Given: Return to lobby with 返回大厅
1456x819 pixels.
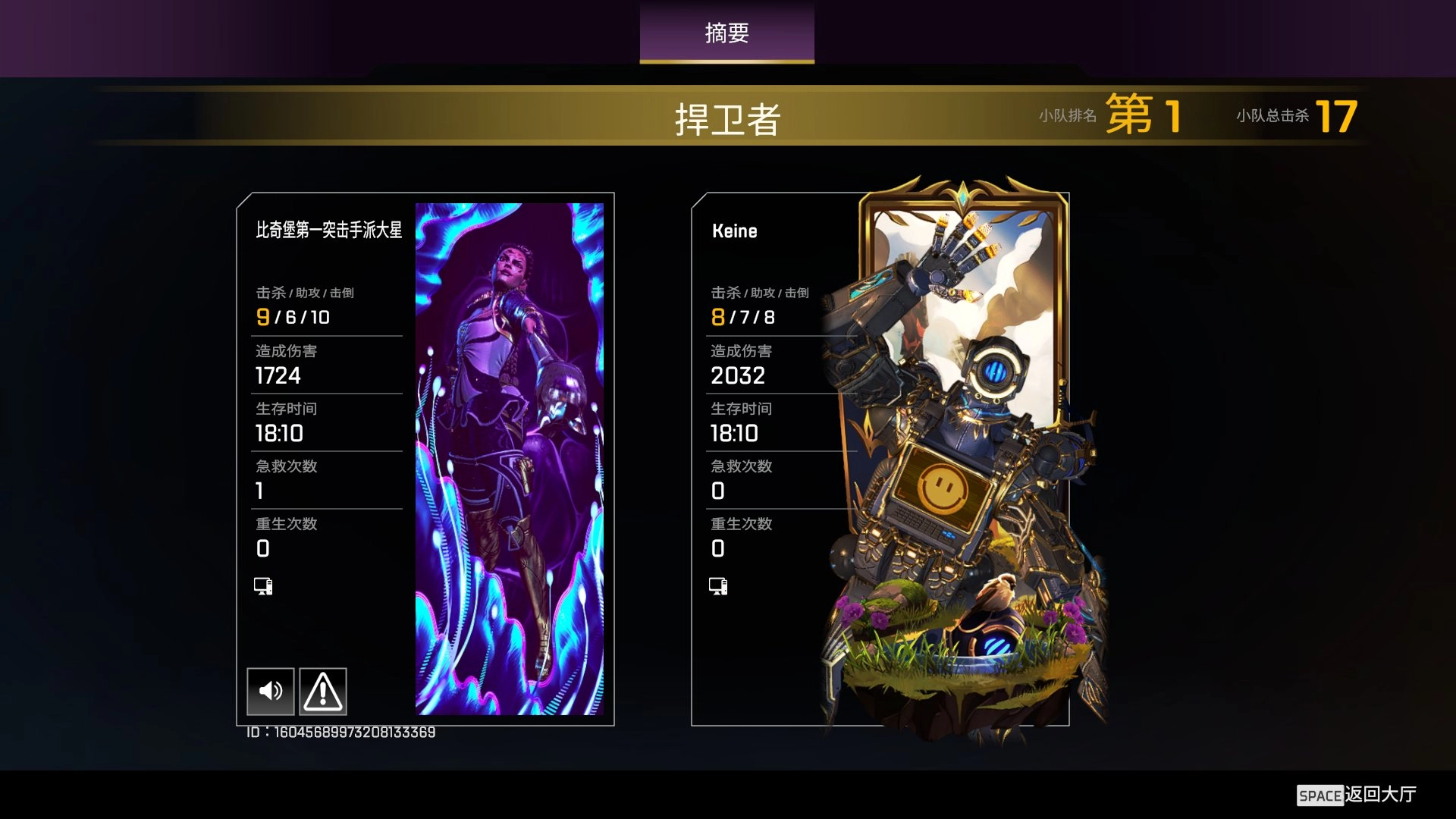Looking at the screenshot, I should click(x=1356, y=794).
